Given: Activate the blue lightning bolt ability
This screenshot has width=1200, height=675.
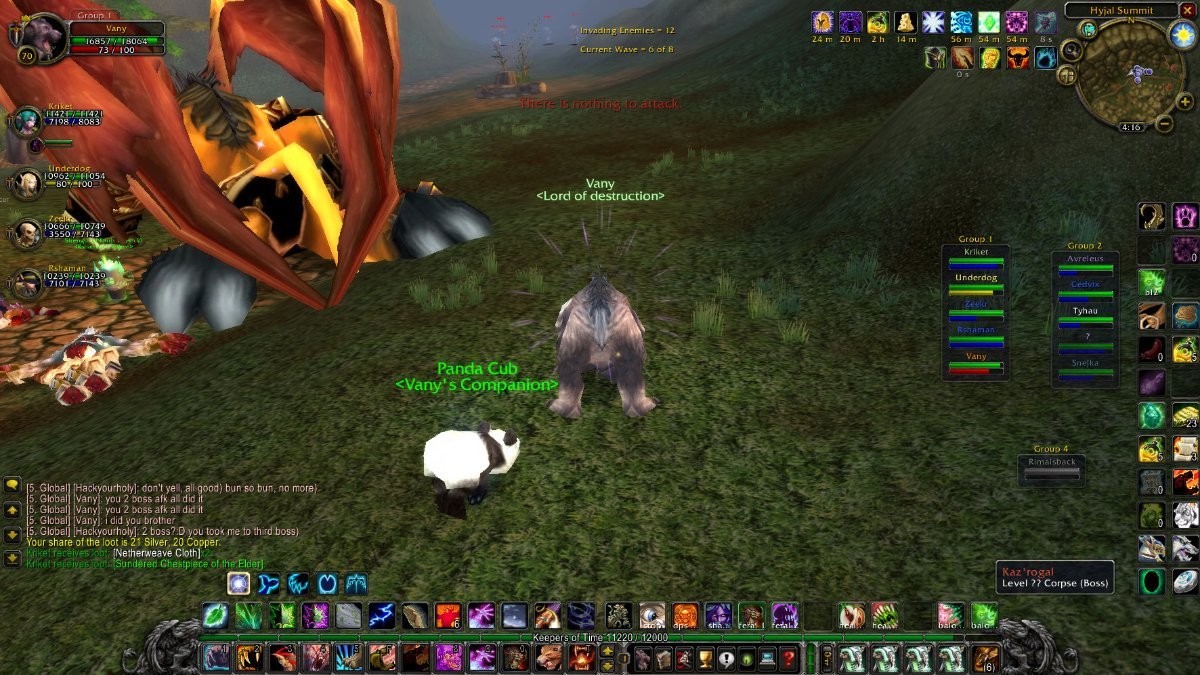Looking at the screenshot, I should [380, 615].
